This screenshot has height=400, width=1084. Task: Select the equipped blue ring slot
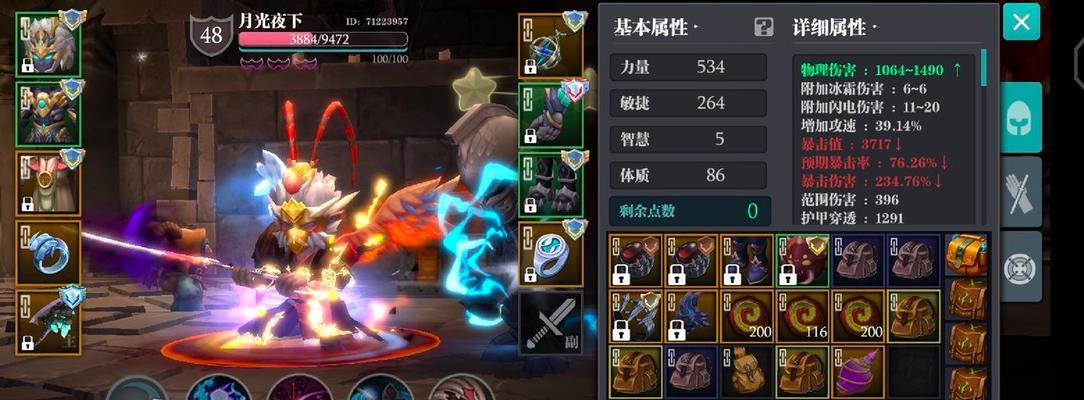coord(48,252)
